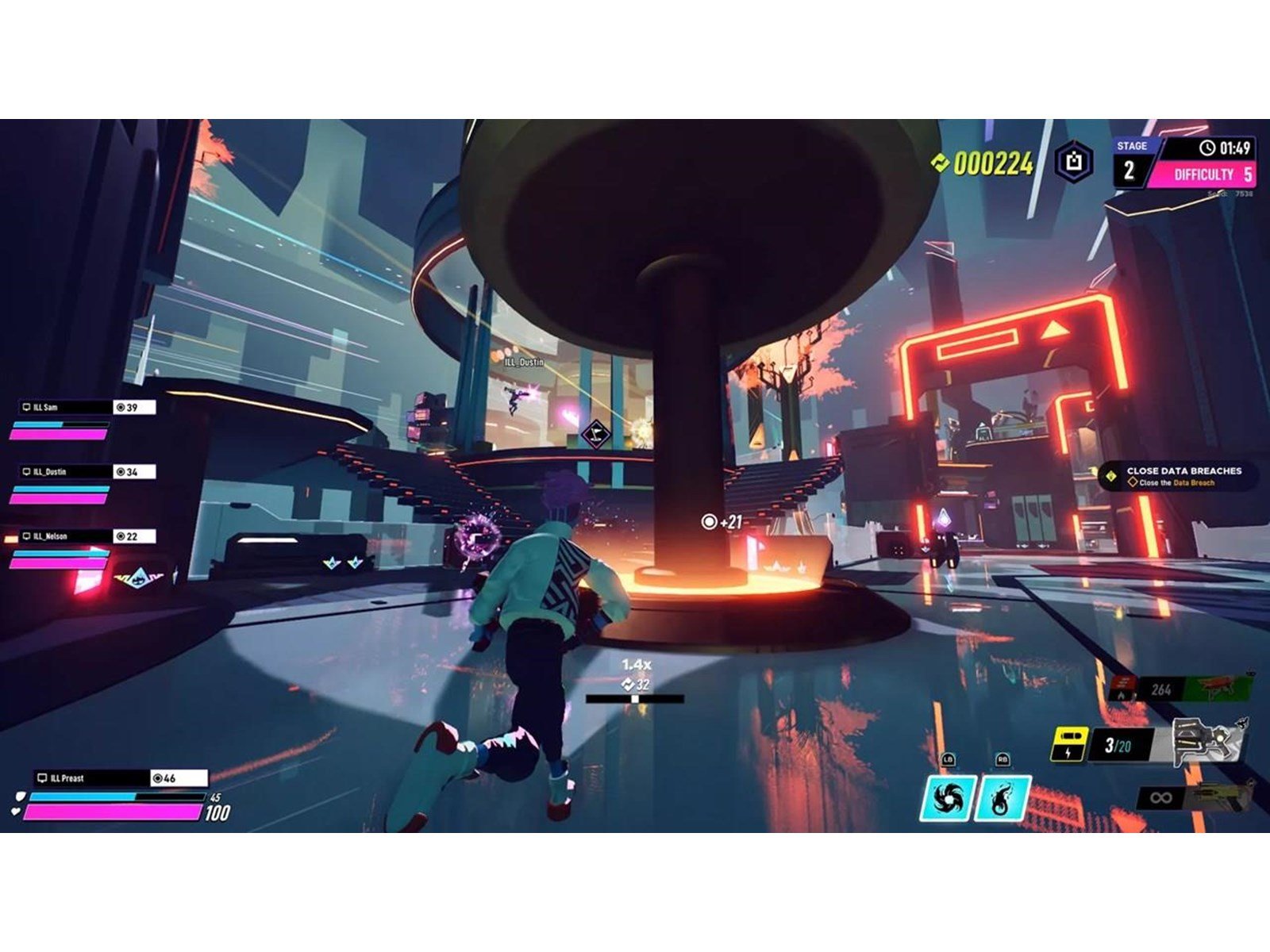Click the eye icon on ILL_Sam's score counter
This screenshot has height=952, width=1270.
click(x=121, y=405)
